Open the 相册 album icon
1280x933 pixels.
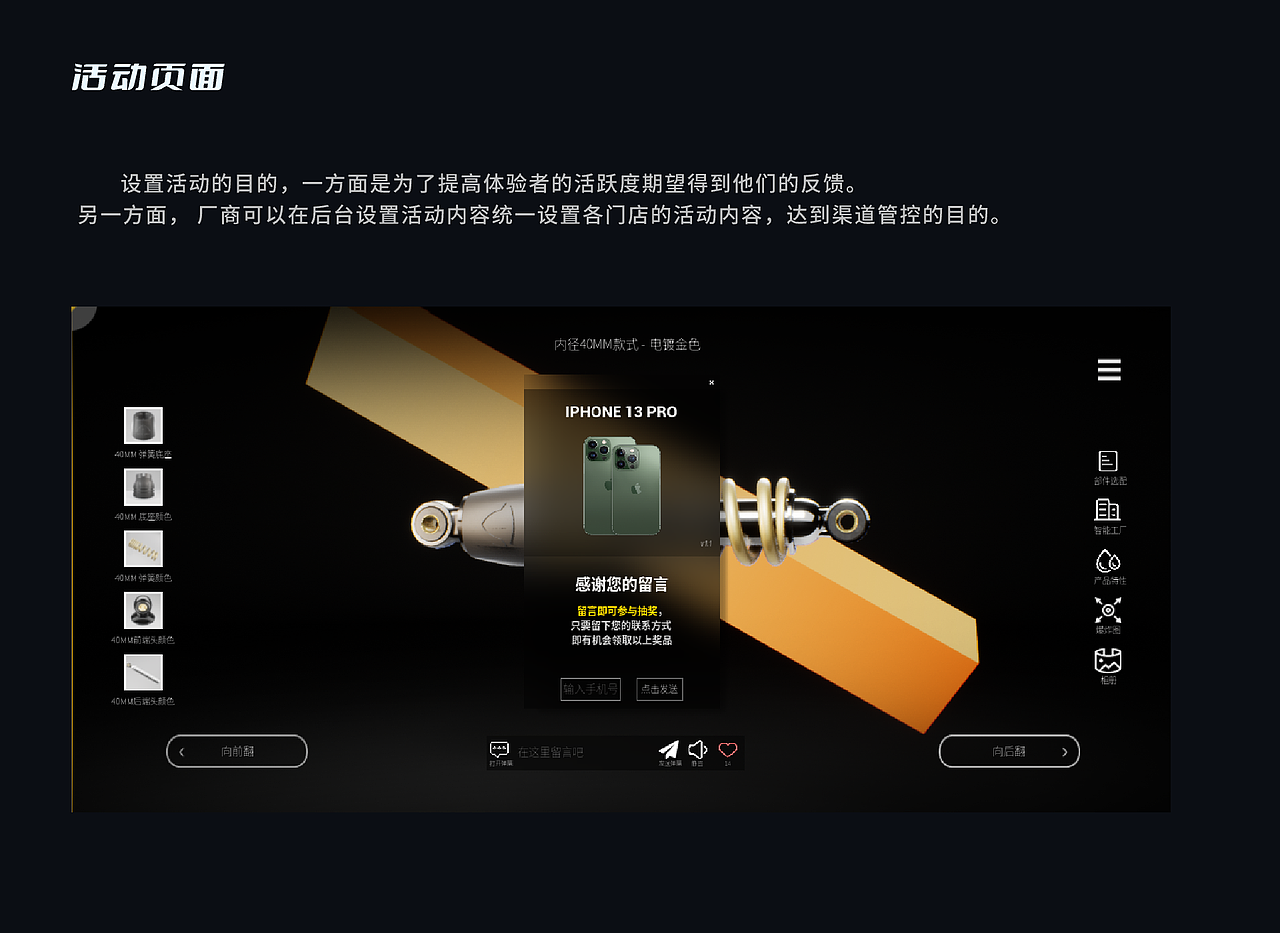coord(1108,660)
